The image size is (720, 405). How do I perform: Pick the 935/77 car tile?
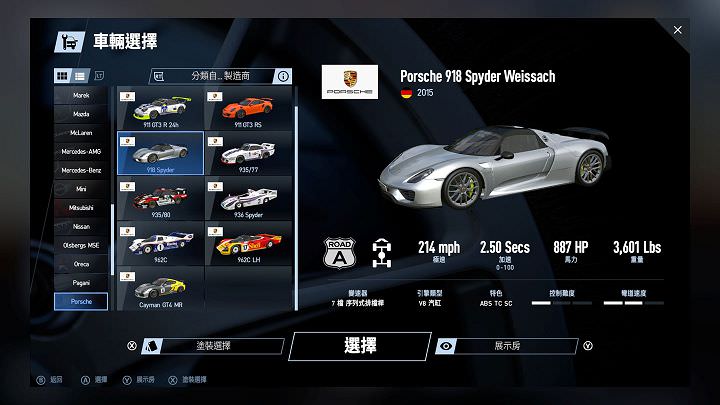point(247,153)
